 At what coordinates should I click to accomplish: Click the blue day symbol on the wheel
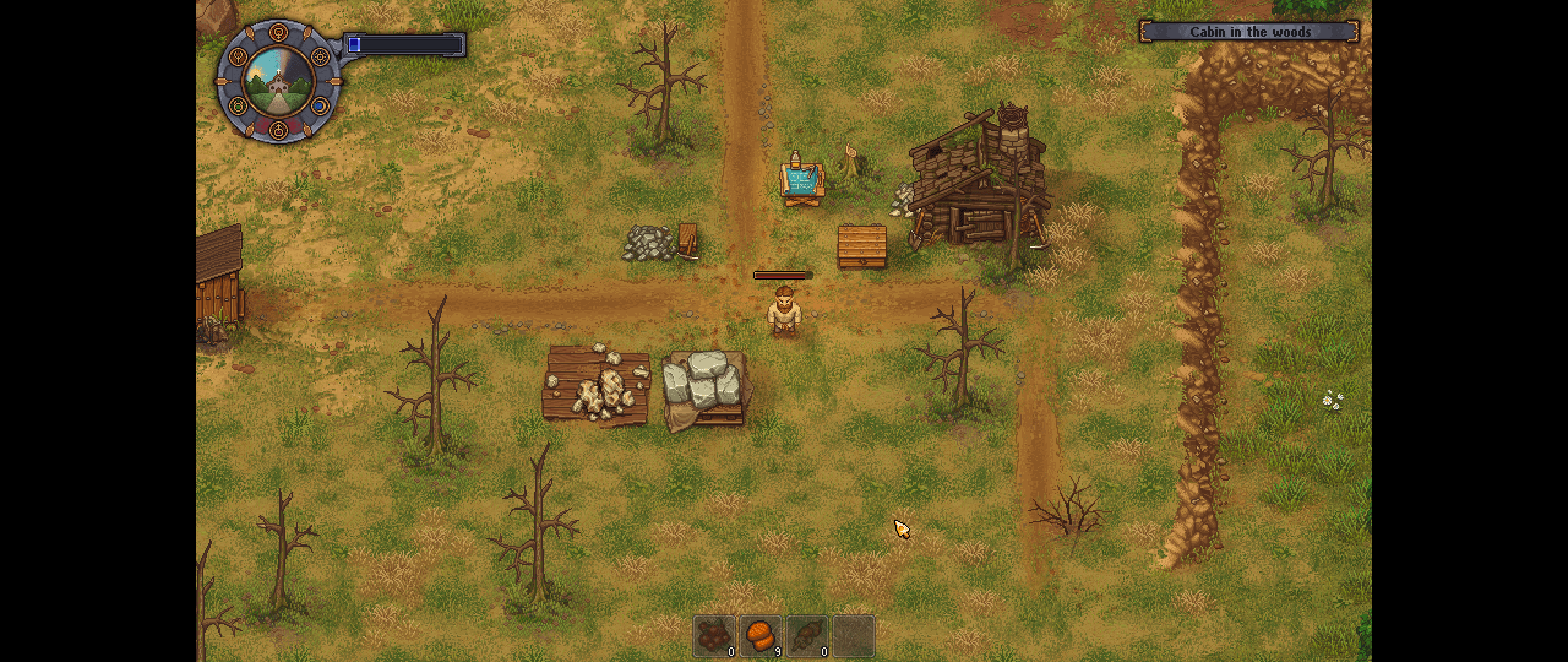tap(319, 107)
